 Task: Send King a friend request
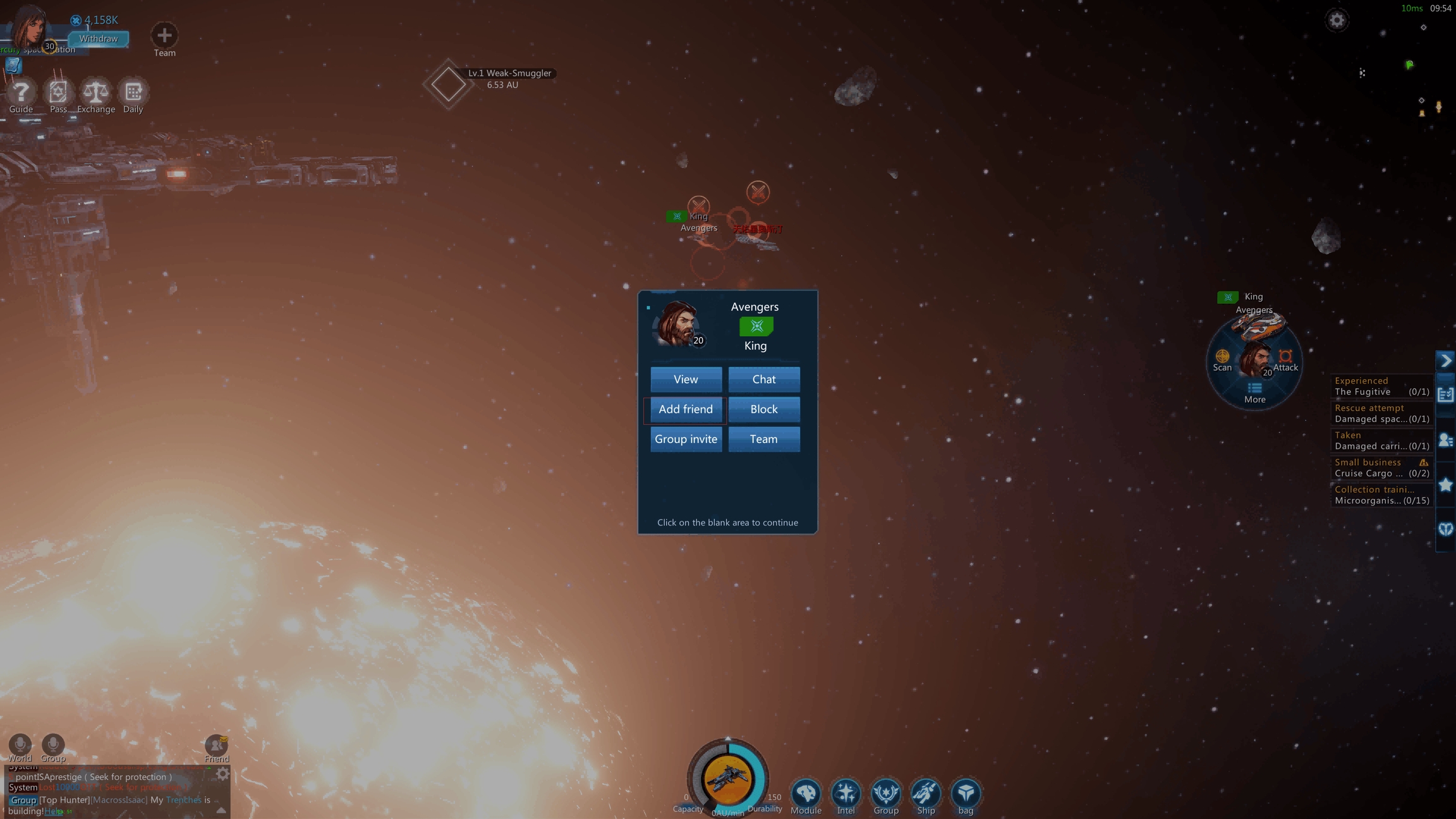click(686, 409)
